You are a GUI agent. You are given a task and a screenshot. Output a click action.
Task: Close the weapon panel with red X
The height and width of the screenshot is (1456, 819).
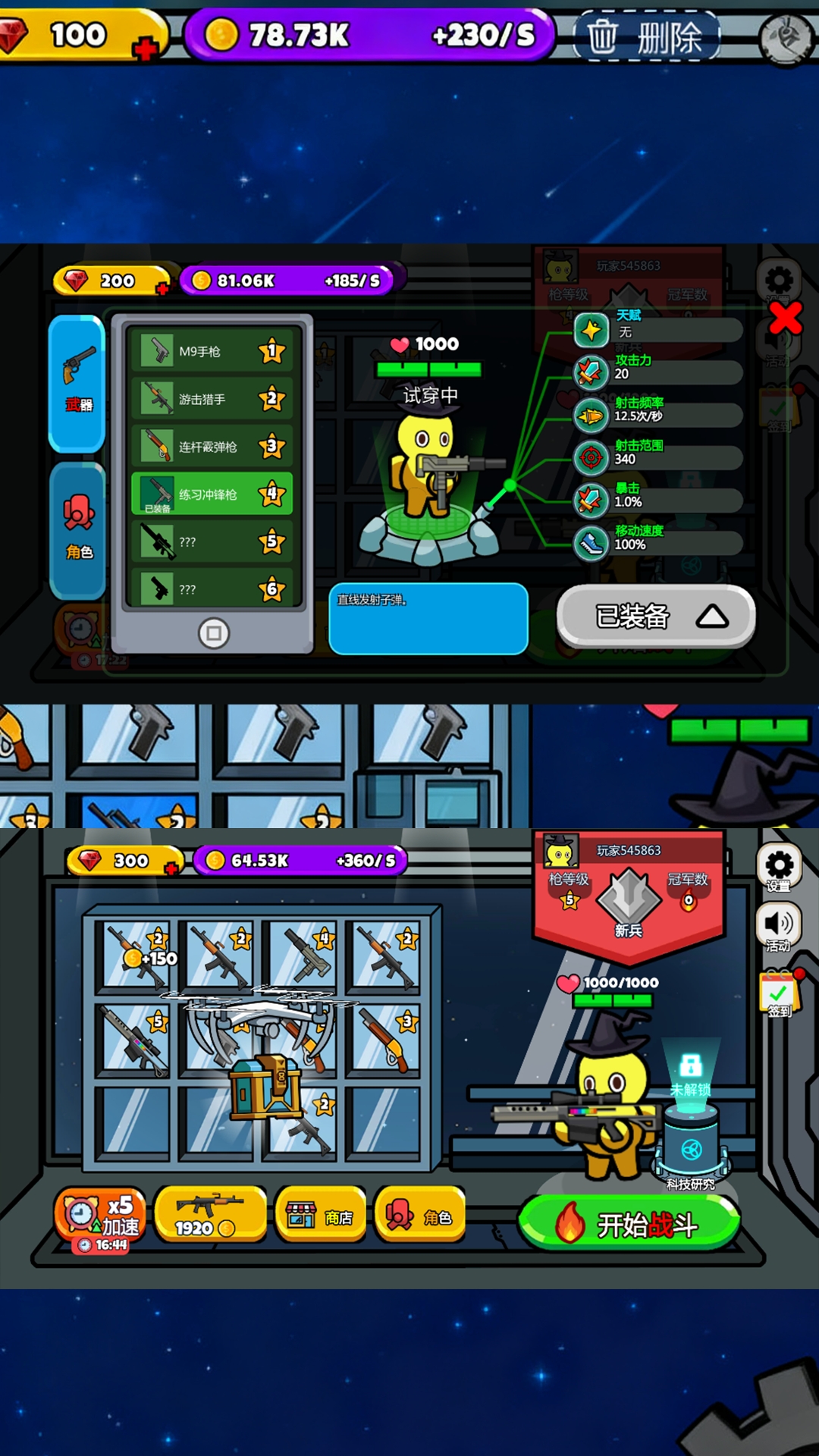click(x=785, y=318)
